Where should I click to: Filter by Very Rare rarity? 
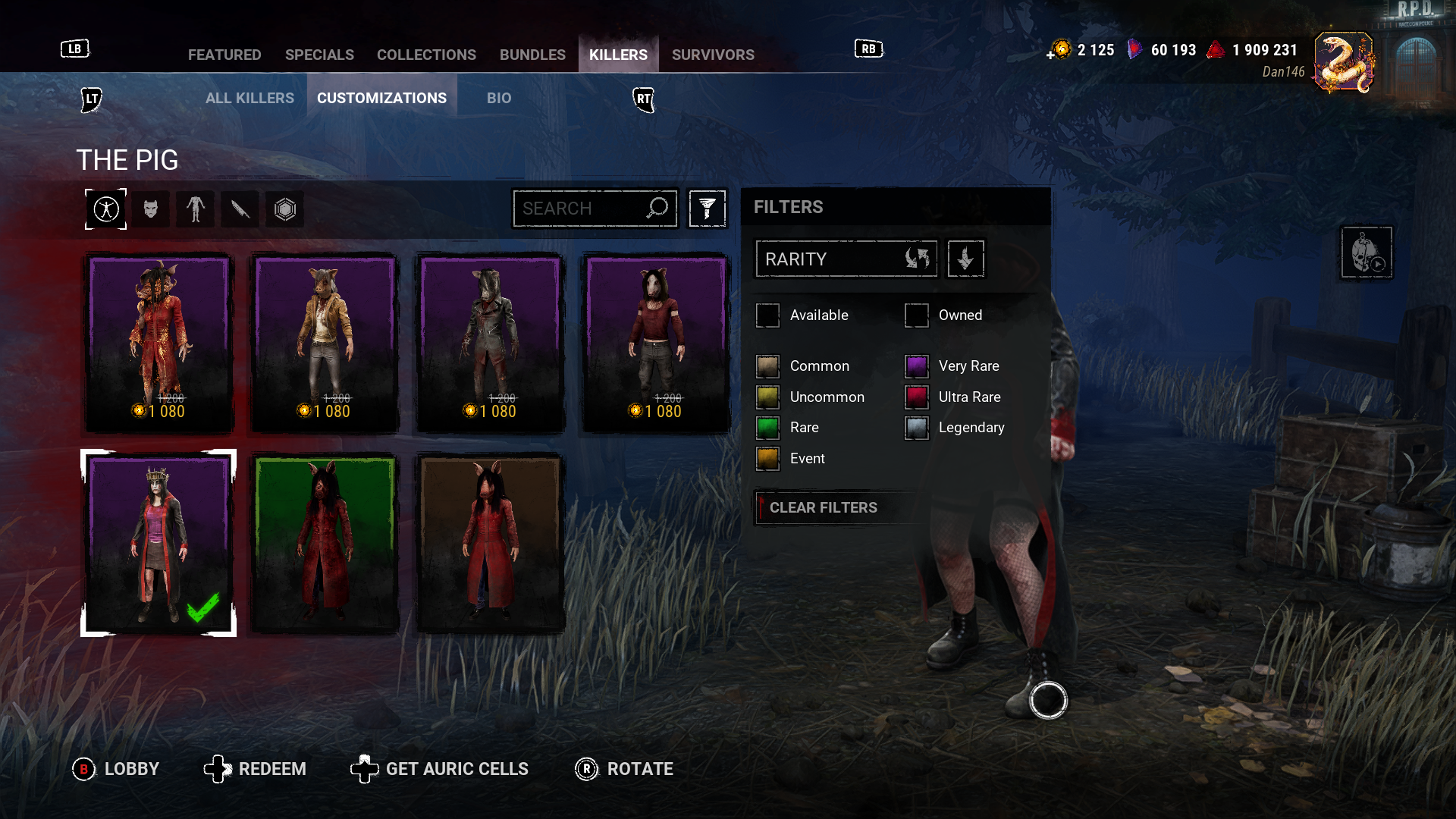[x=917, y=366]
